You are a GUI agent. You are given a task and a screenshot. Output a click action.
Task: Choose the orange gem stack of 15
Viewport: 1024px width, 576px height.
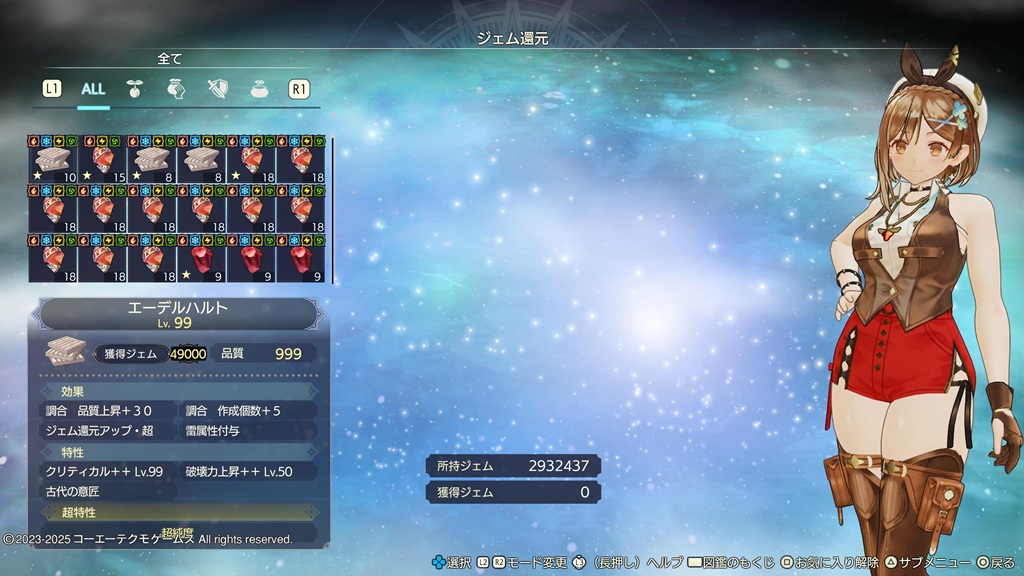(x=103, y=161)
